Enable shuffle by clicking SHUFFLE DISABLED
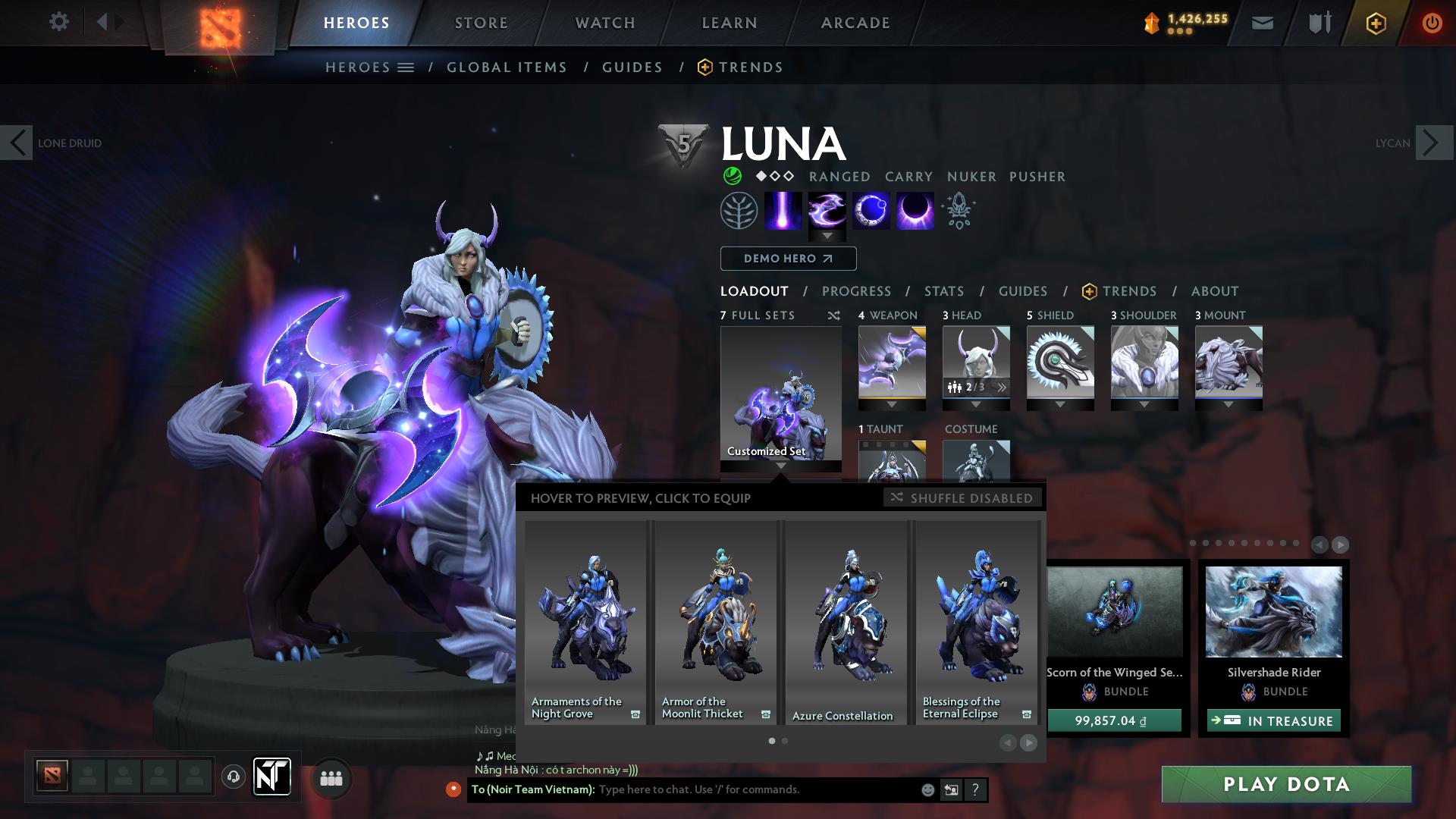 pos(963,498)
